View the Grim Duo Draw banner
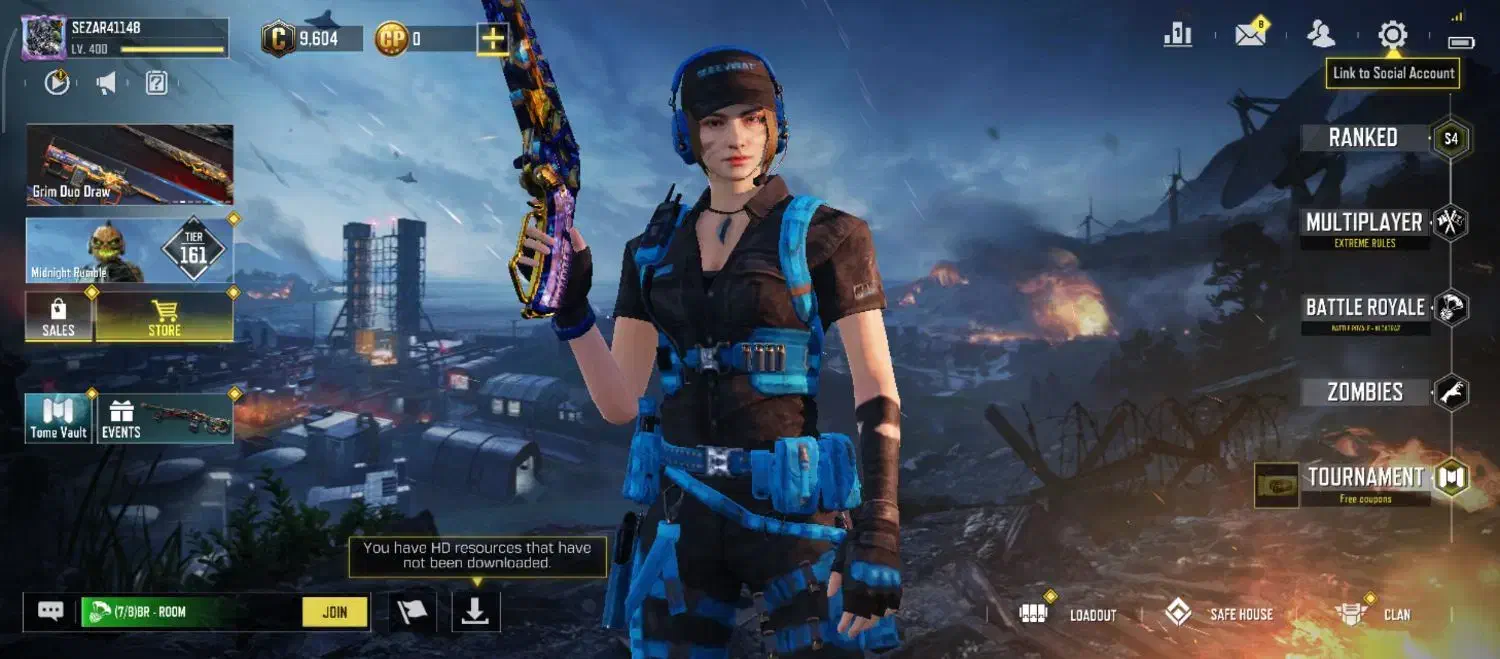The image size is (1500, 659). (130, 164)
